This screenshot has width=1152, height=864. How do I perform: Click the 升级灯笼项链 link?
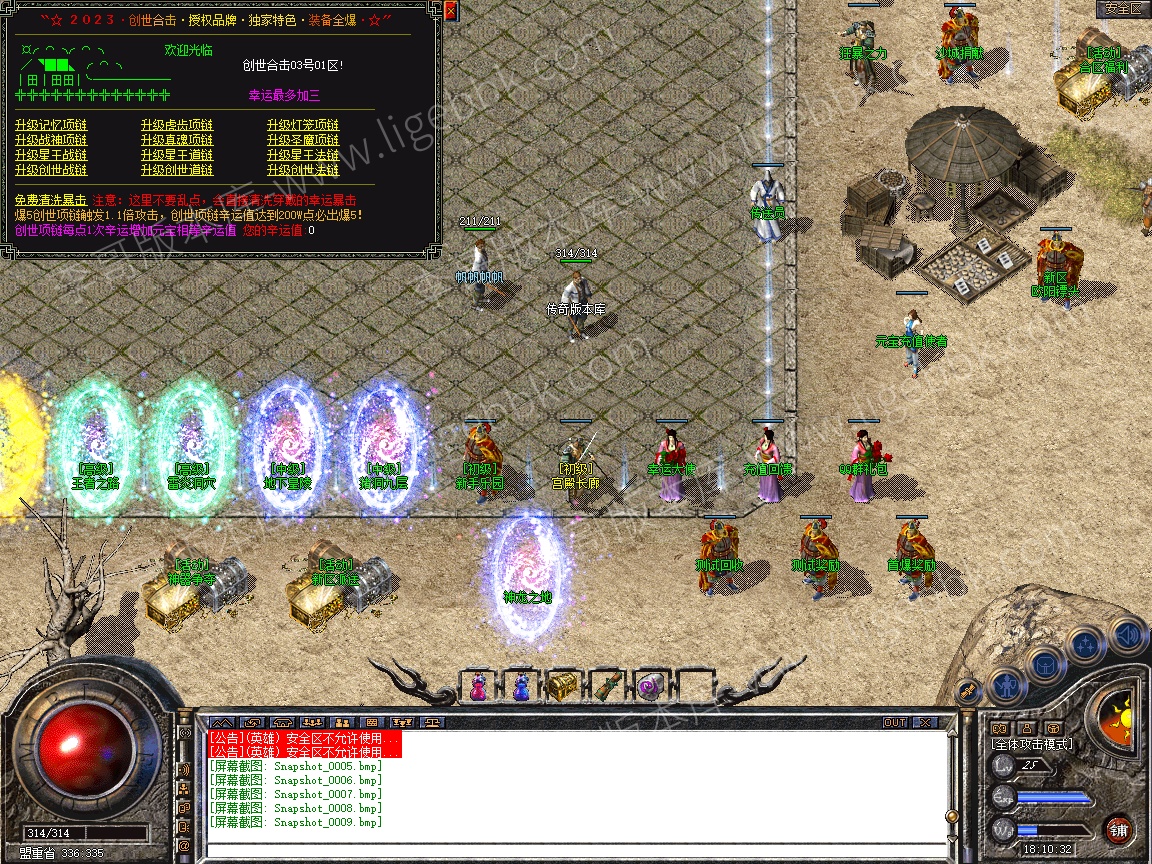coord(303,125)
